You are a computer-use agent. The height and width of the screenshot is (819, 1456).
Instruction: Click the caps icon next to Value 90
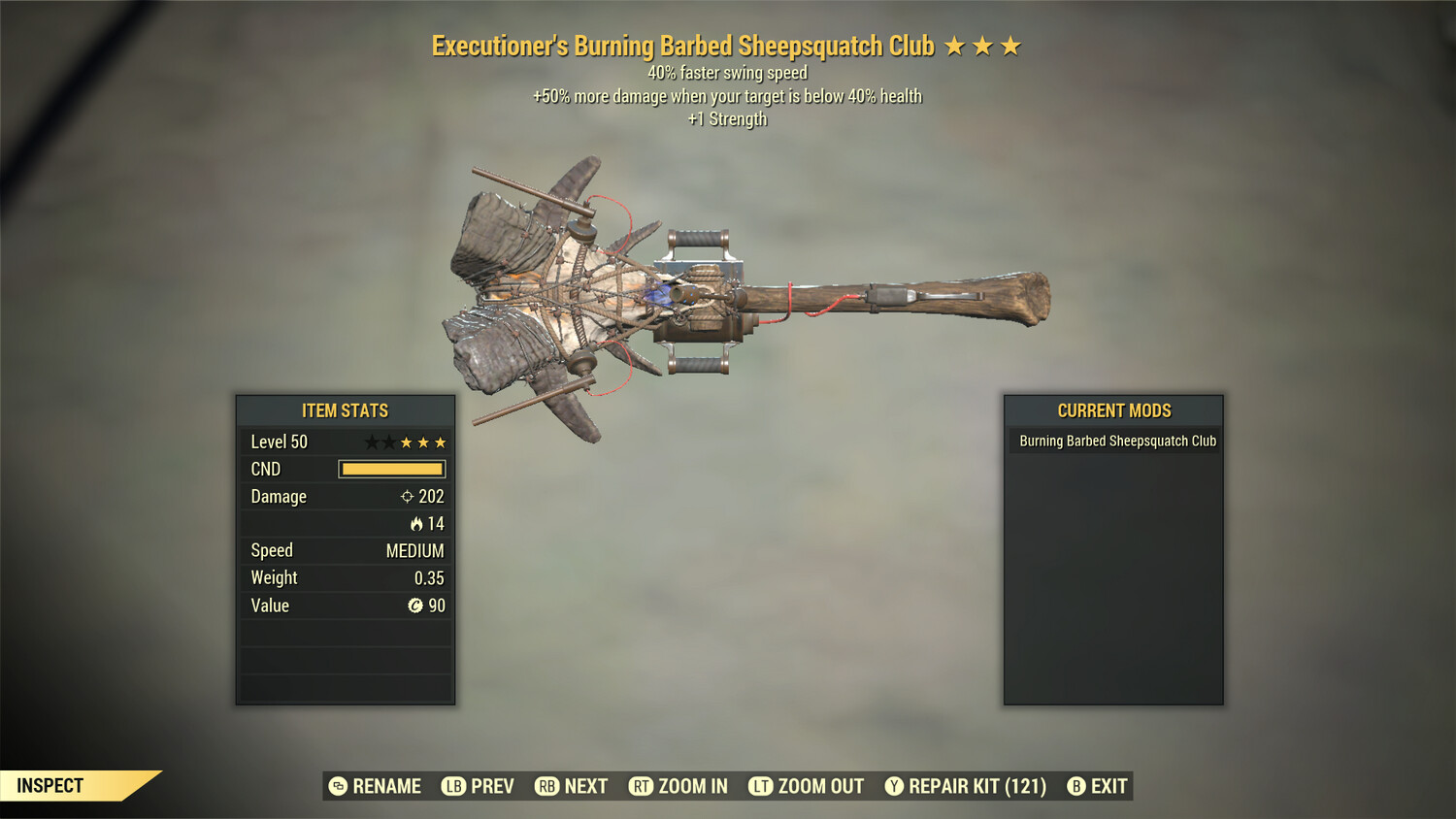(x=418, y=606)
